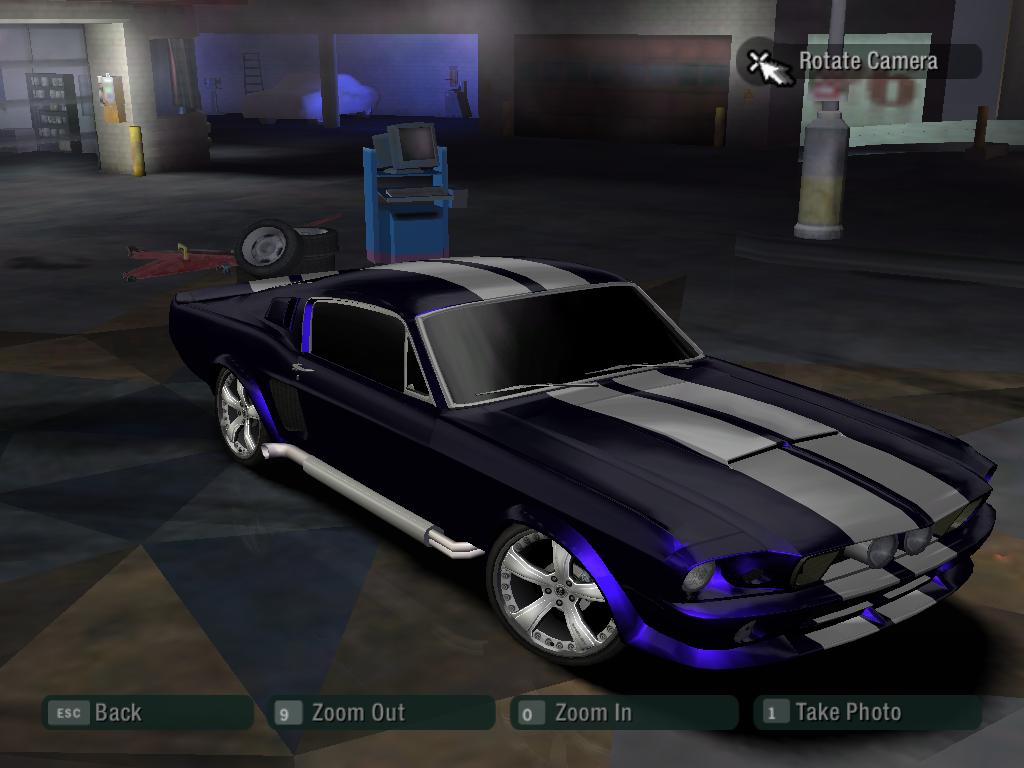Activate the Take Photo button
The width and height of the screenshot is (1024, 768).
[x=866, y=713]
